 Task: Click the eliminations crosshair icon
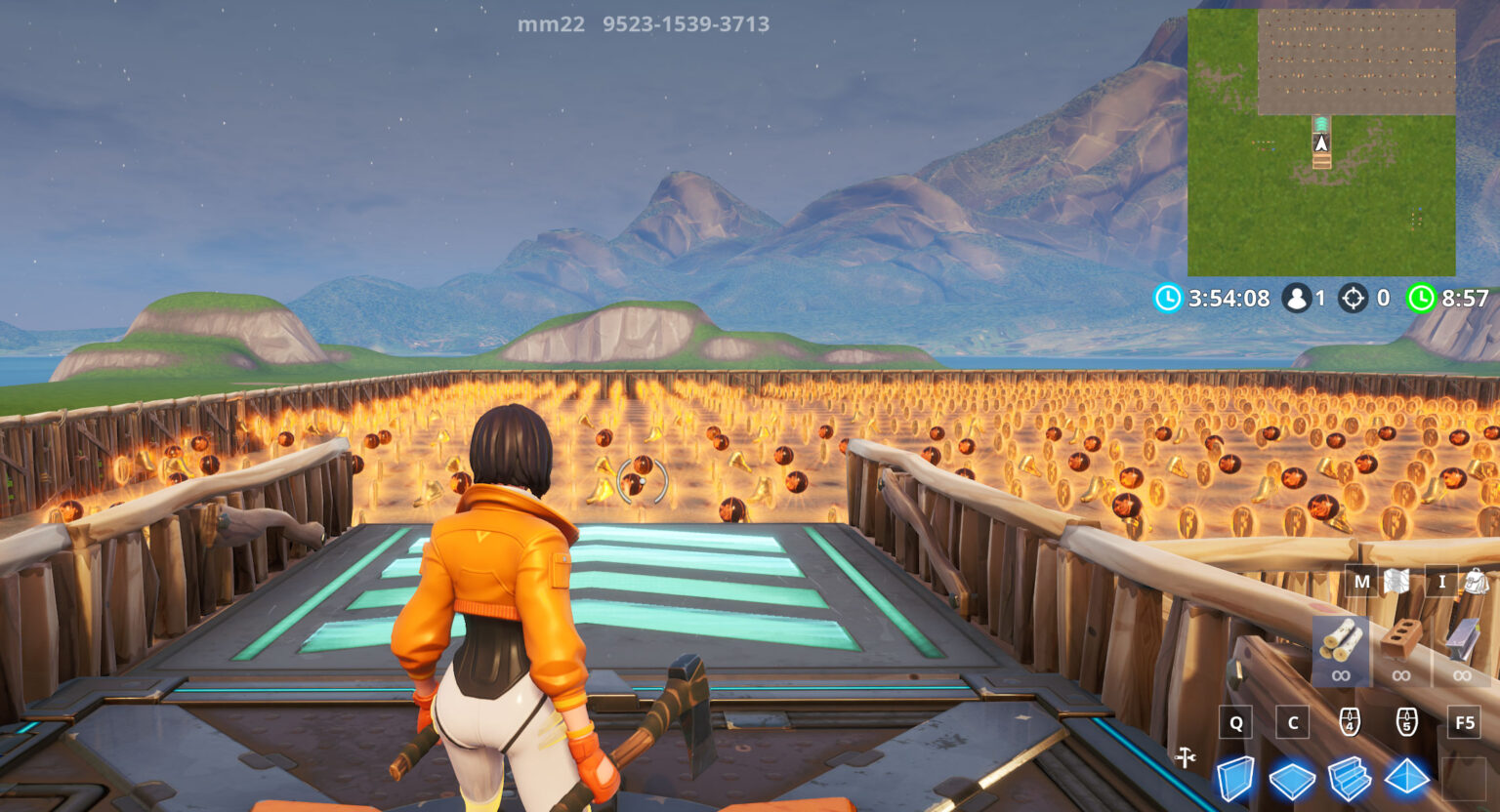click(1353, 299)
